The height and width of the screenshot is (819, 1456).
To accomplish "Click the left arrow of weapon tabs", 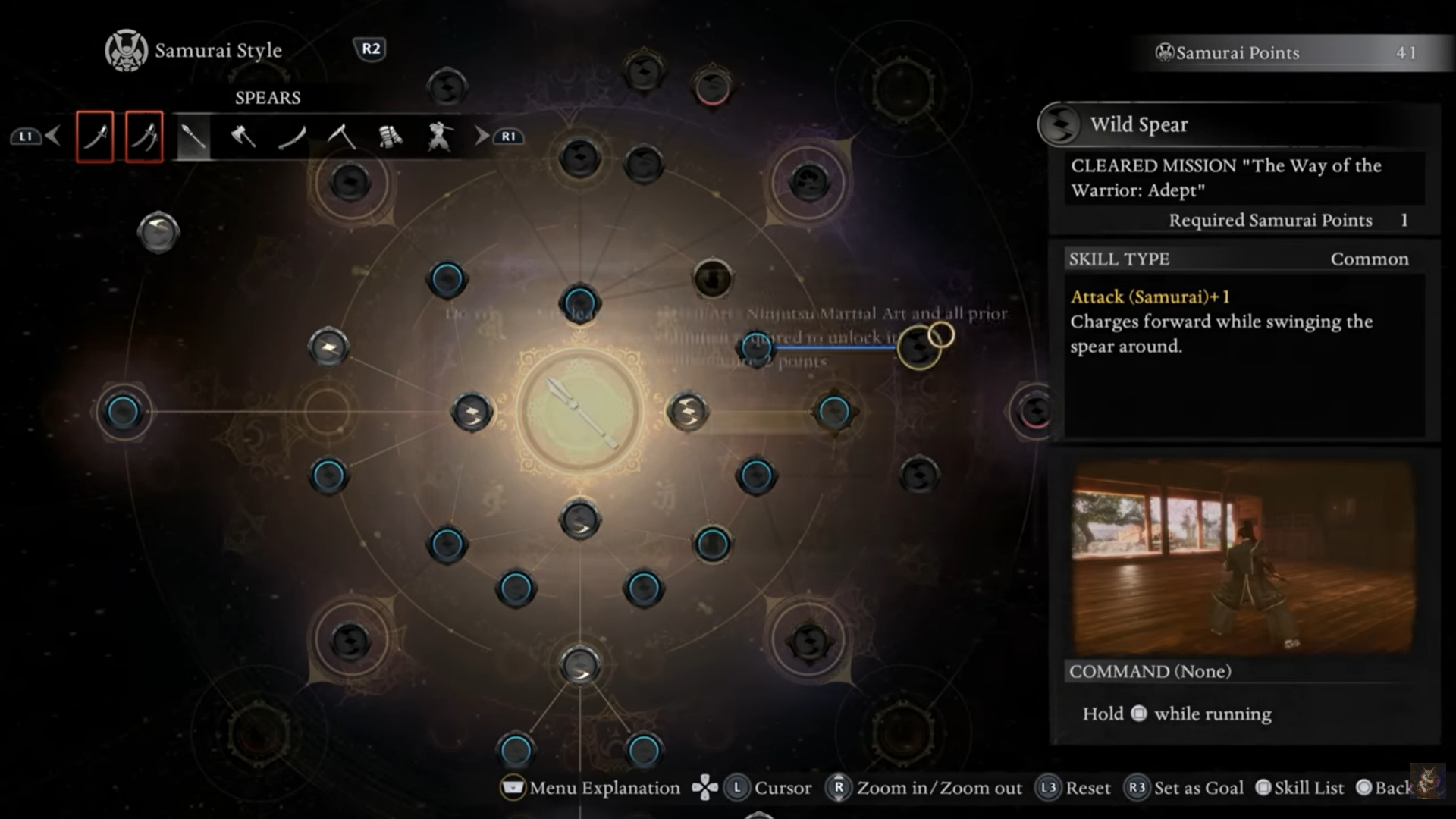I will tap(52, 136).
